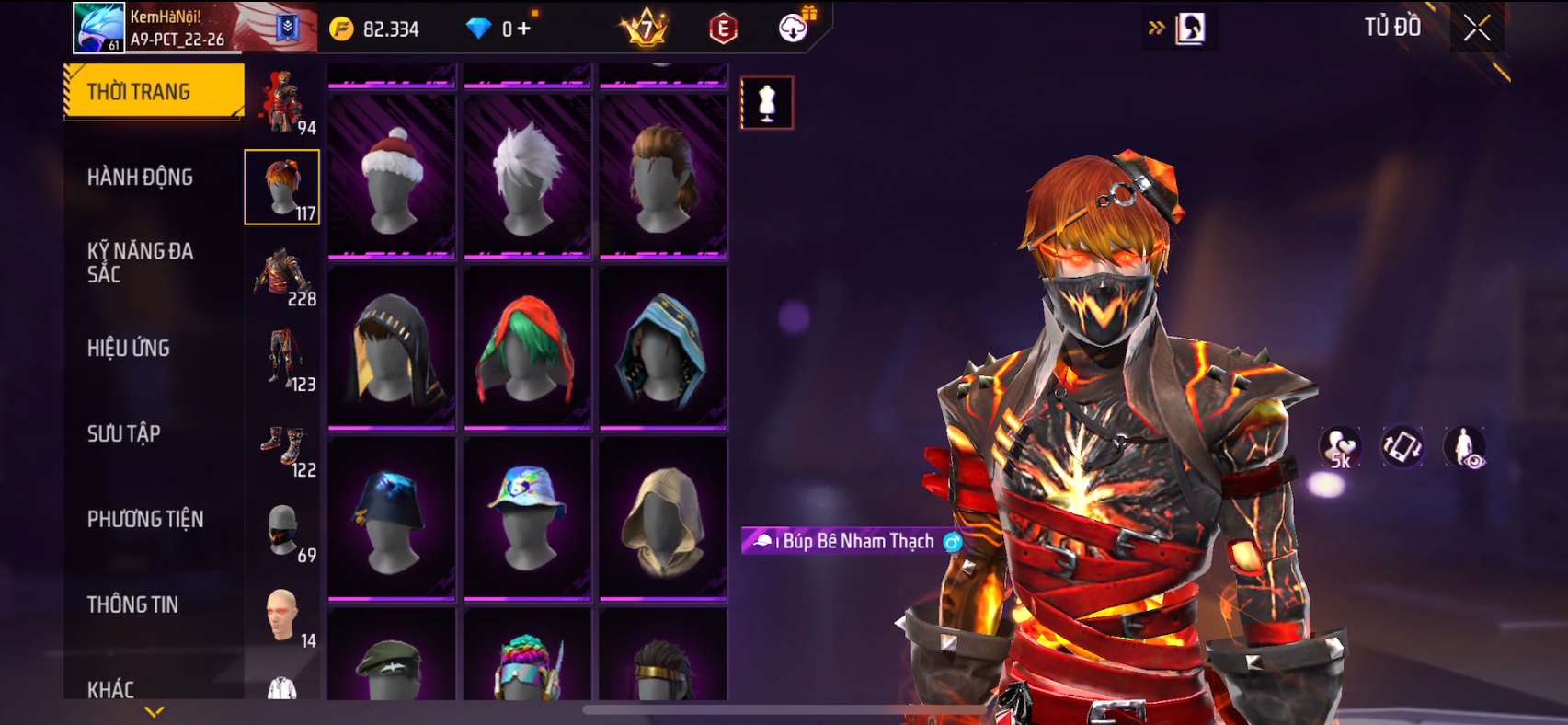The image size is (1568, 725).
Task: Open the Thông Tin section
Action: [x=133, y=604]
